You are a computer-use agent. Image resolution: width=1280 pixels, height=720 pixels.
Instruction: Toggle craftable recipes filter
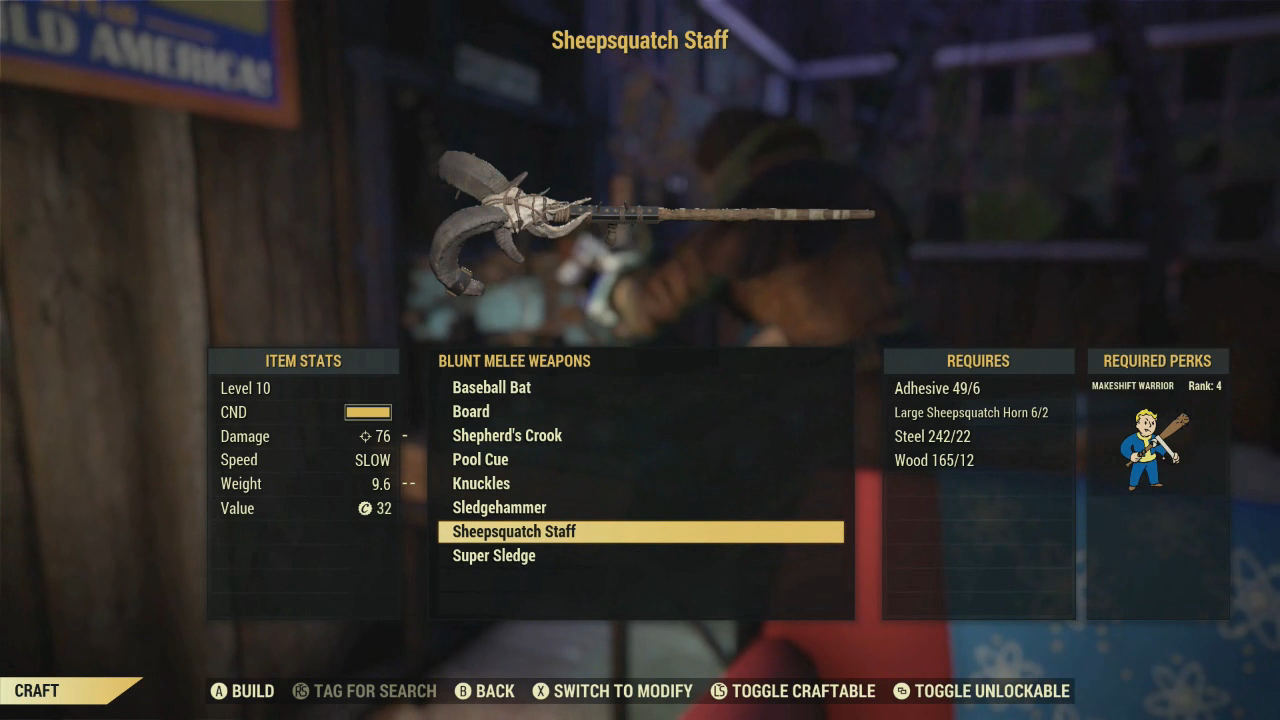pyautogui.click(x=792, y=691)
